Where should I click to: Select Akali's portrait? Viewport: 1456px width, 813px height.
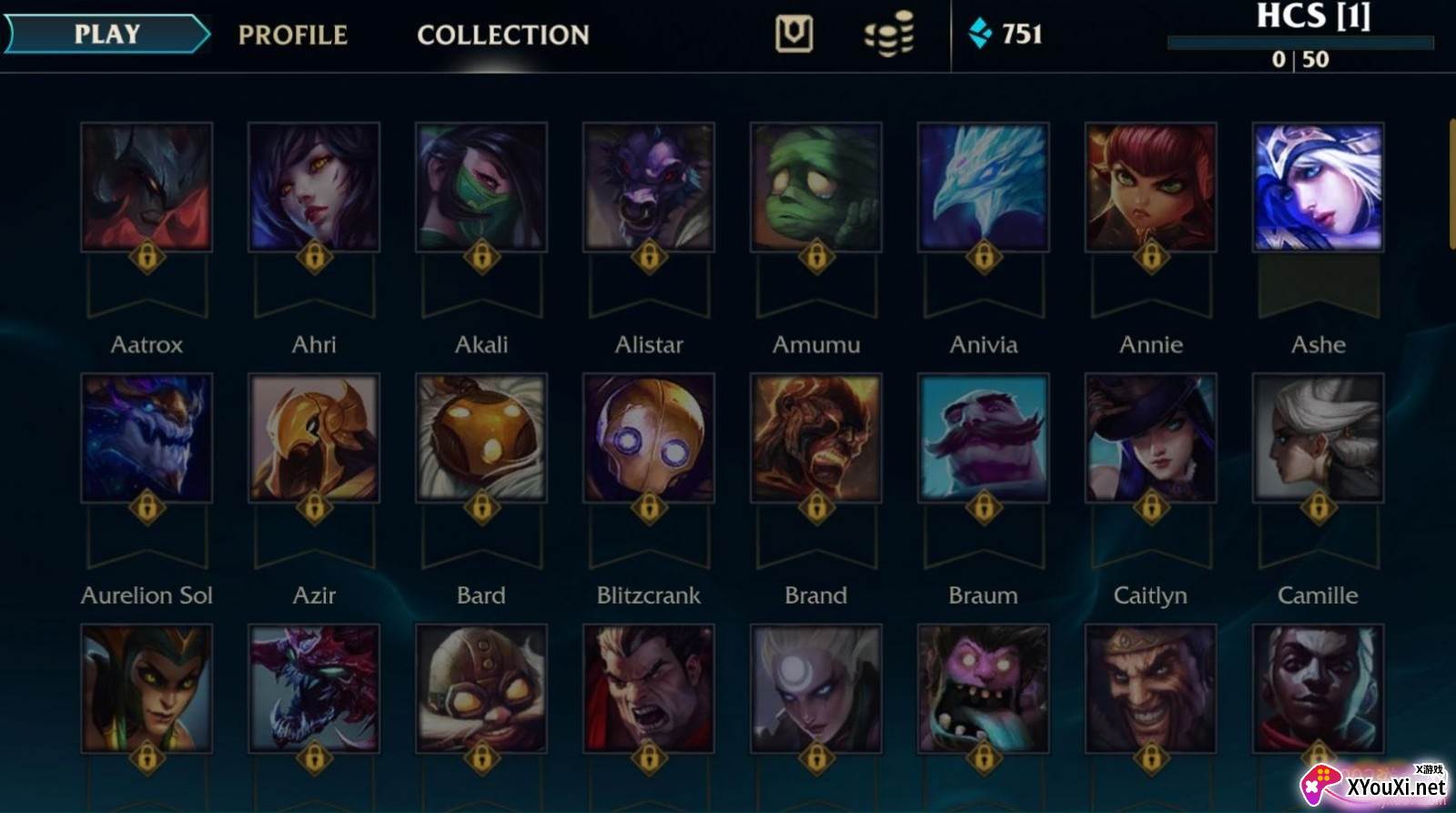[x=481, y=188]
